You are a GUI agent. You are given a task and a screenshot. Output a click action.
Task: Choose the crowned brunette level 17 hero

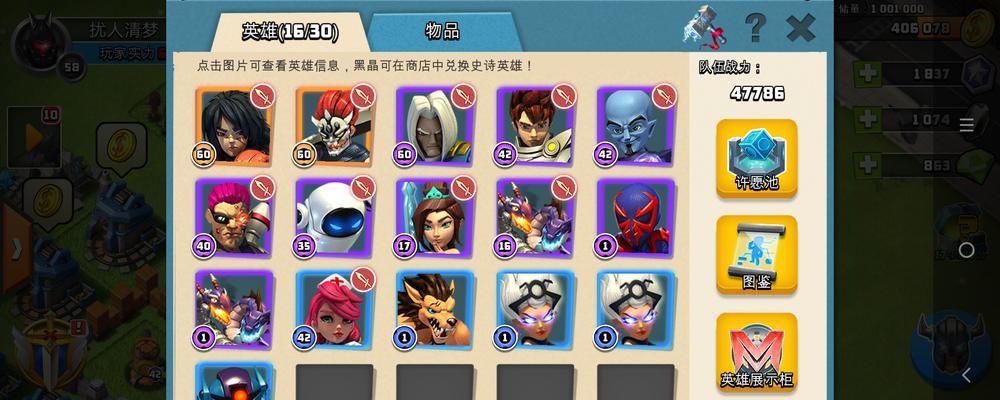pyautogui.click(x=435, y=218)
